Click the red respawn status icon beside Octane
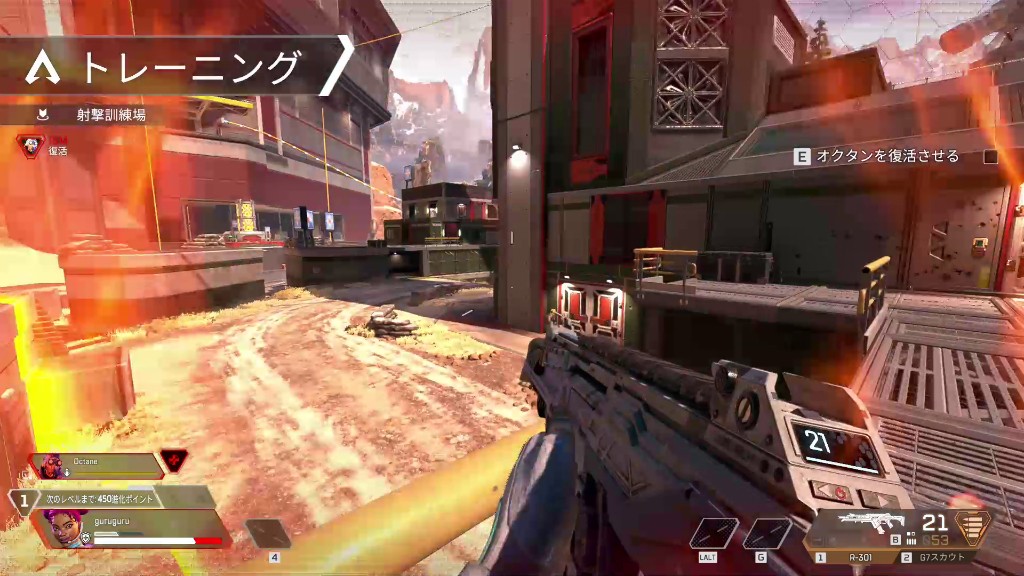1024x576 pixels. [173, 461]
